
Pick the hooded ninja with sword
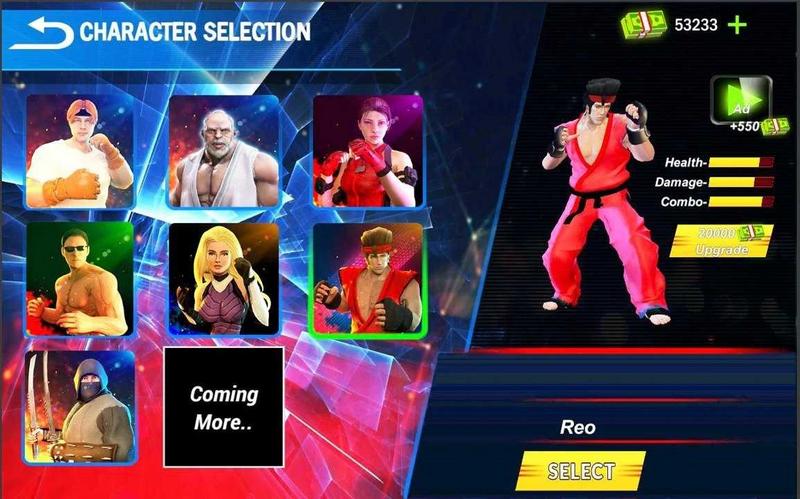coord(79,407)
